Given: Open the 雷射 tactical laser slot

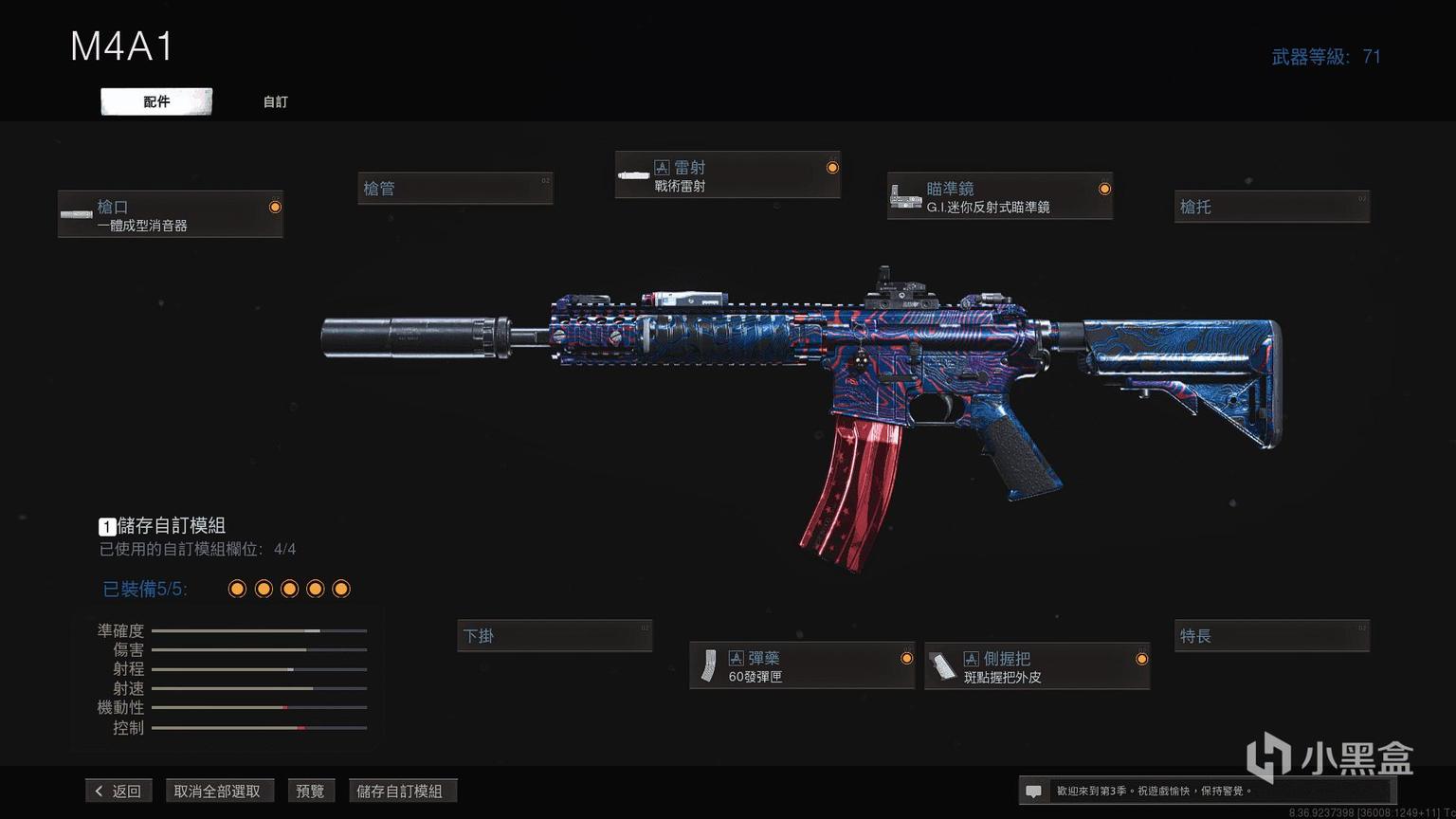Looking at the screenshot, I should point(727,175).
